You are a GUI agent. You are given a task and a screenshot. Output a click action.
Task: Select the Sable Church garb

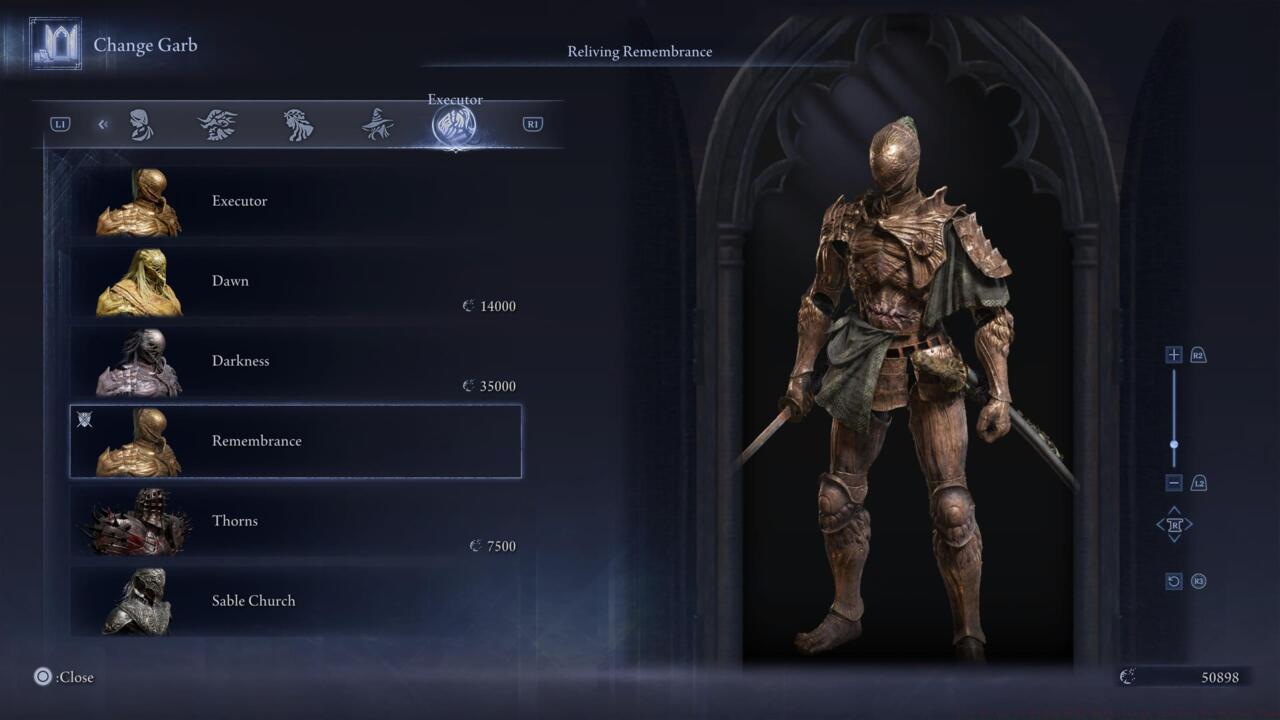coord(295,601)
